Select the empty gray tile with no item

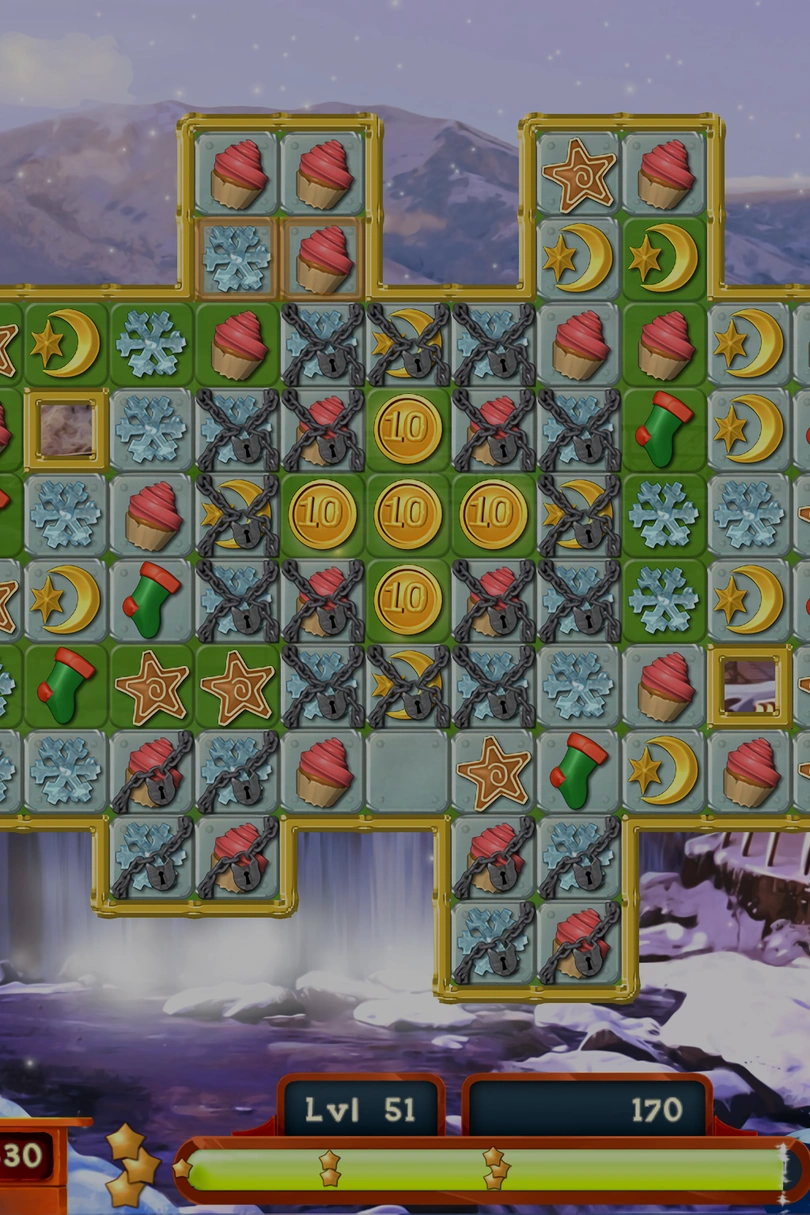(407, 770)
